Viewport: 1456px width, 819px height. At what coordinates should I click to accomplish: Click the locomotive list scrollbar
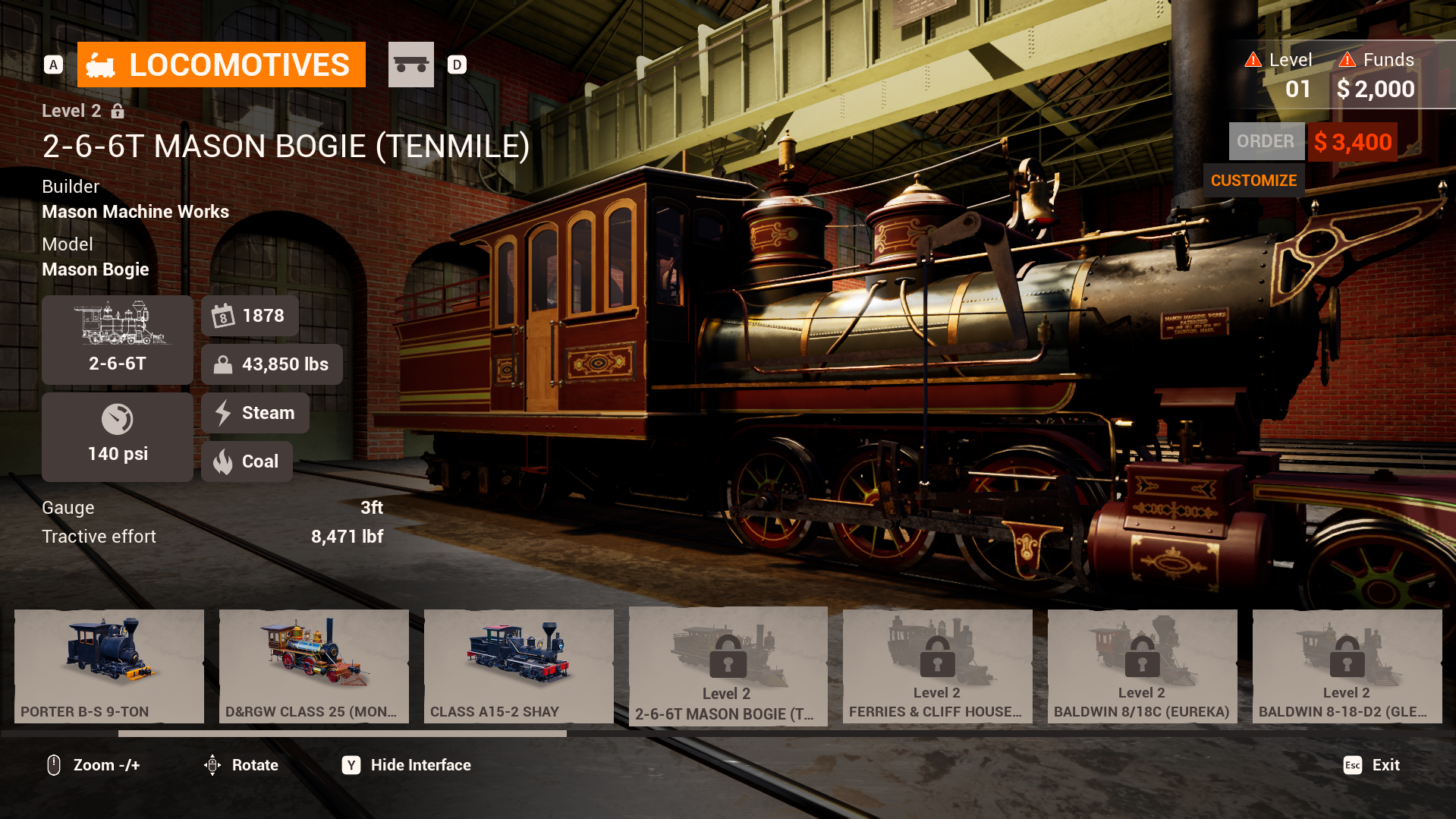[342, 734]
